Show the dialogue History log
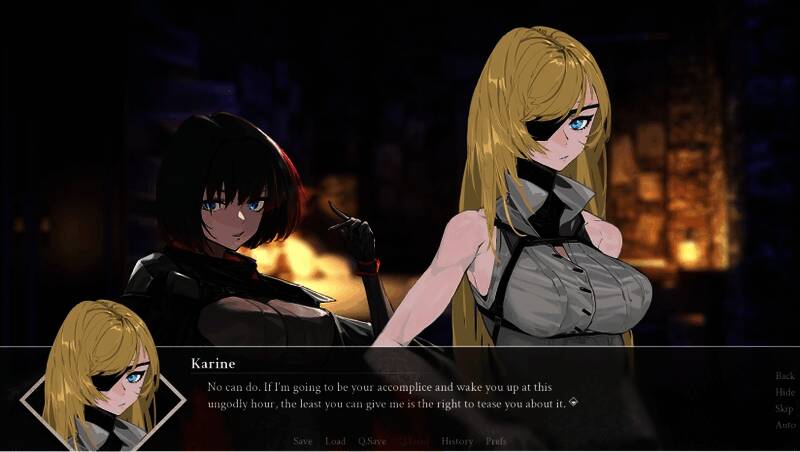Screen dimensions: 800x452 [457, 441]
